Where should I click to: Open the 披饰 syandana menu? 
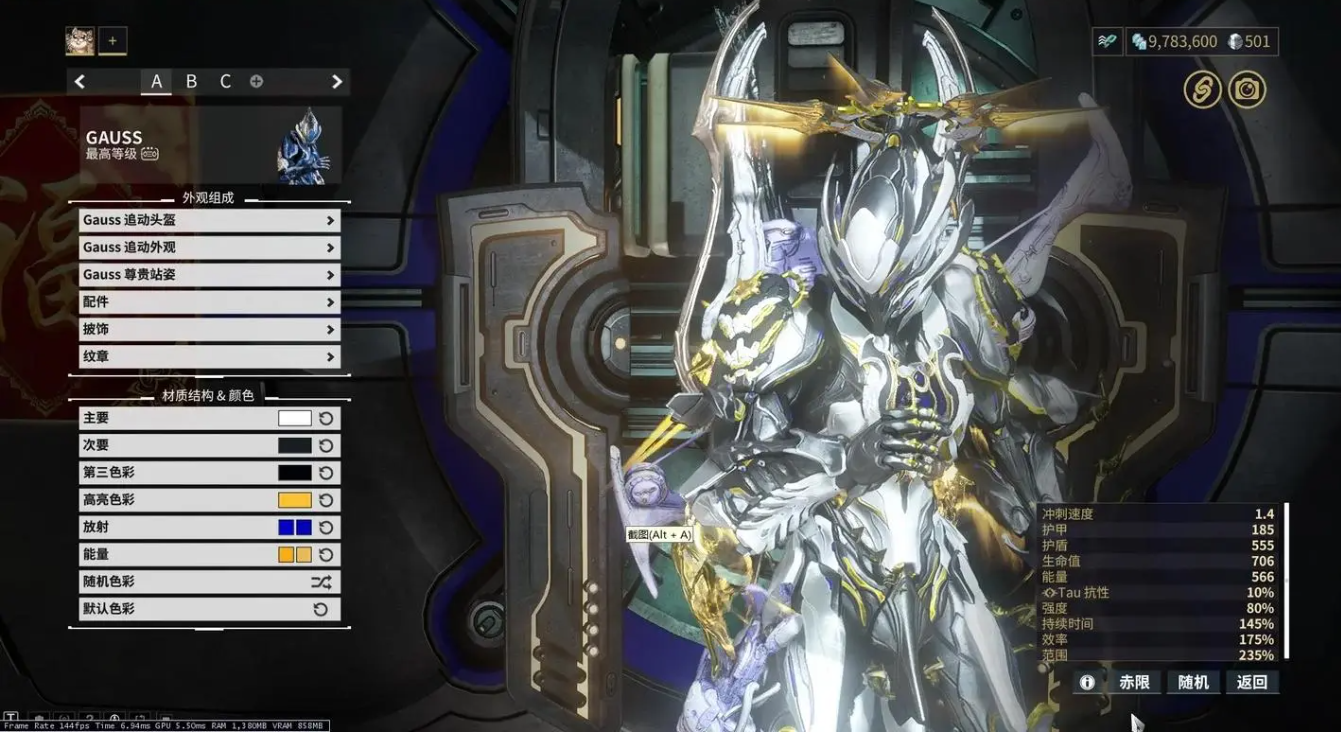pos(209,329)
